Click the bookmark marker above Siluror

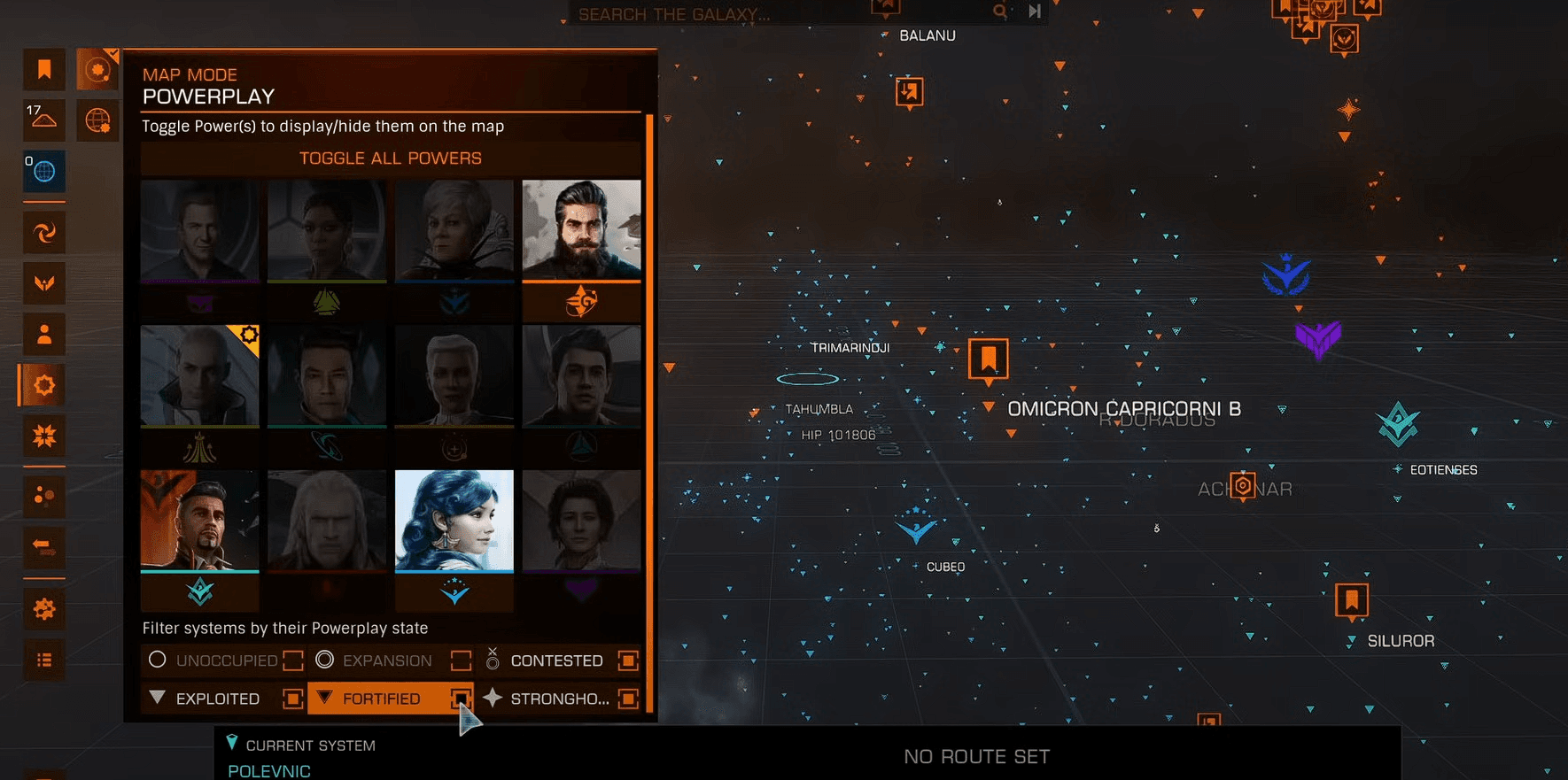(1351, 600)
